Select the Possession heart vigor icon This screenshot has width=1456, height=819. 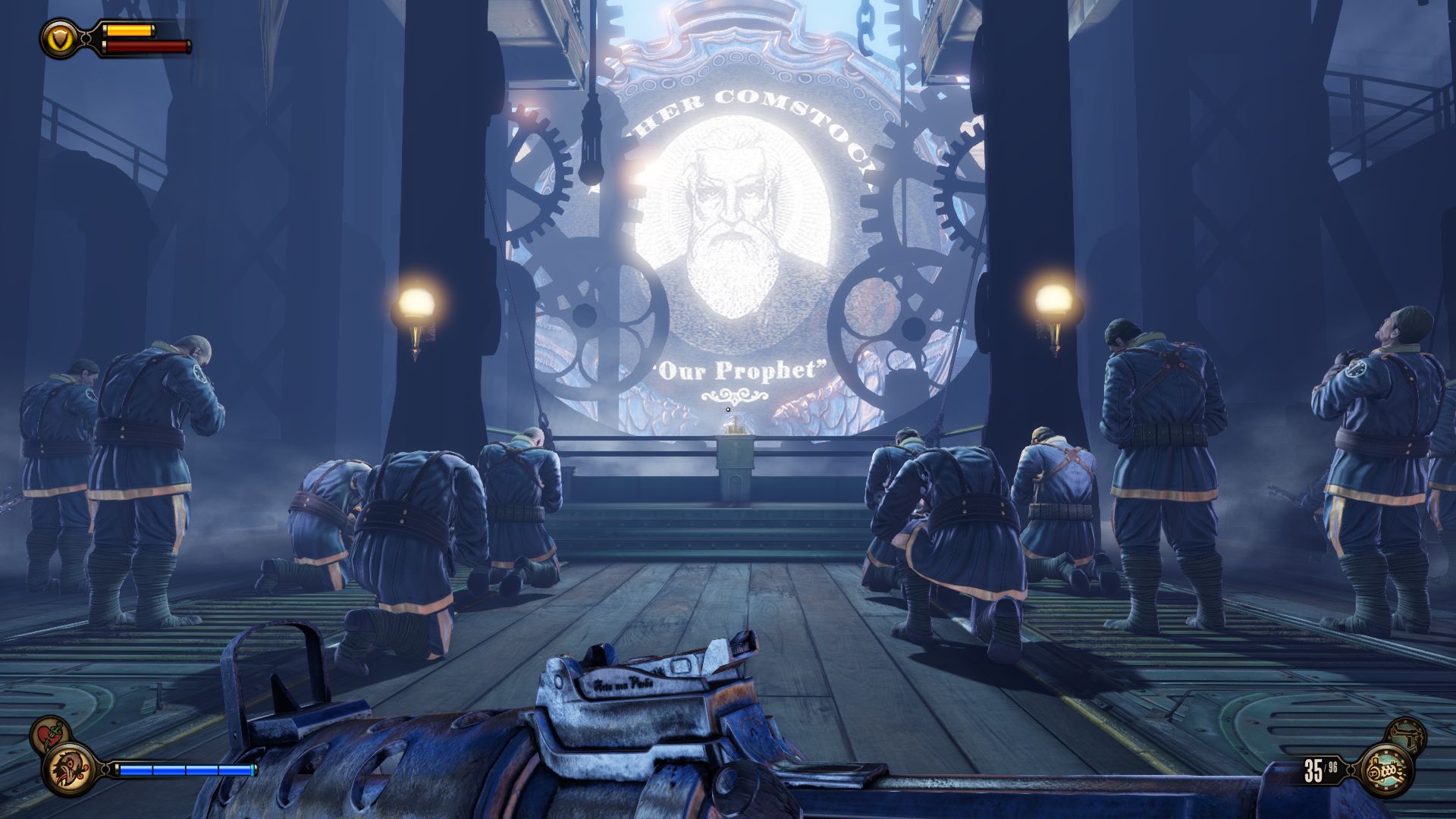click(x=51, y=734)
